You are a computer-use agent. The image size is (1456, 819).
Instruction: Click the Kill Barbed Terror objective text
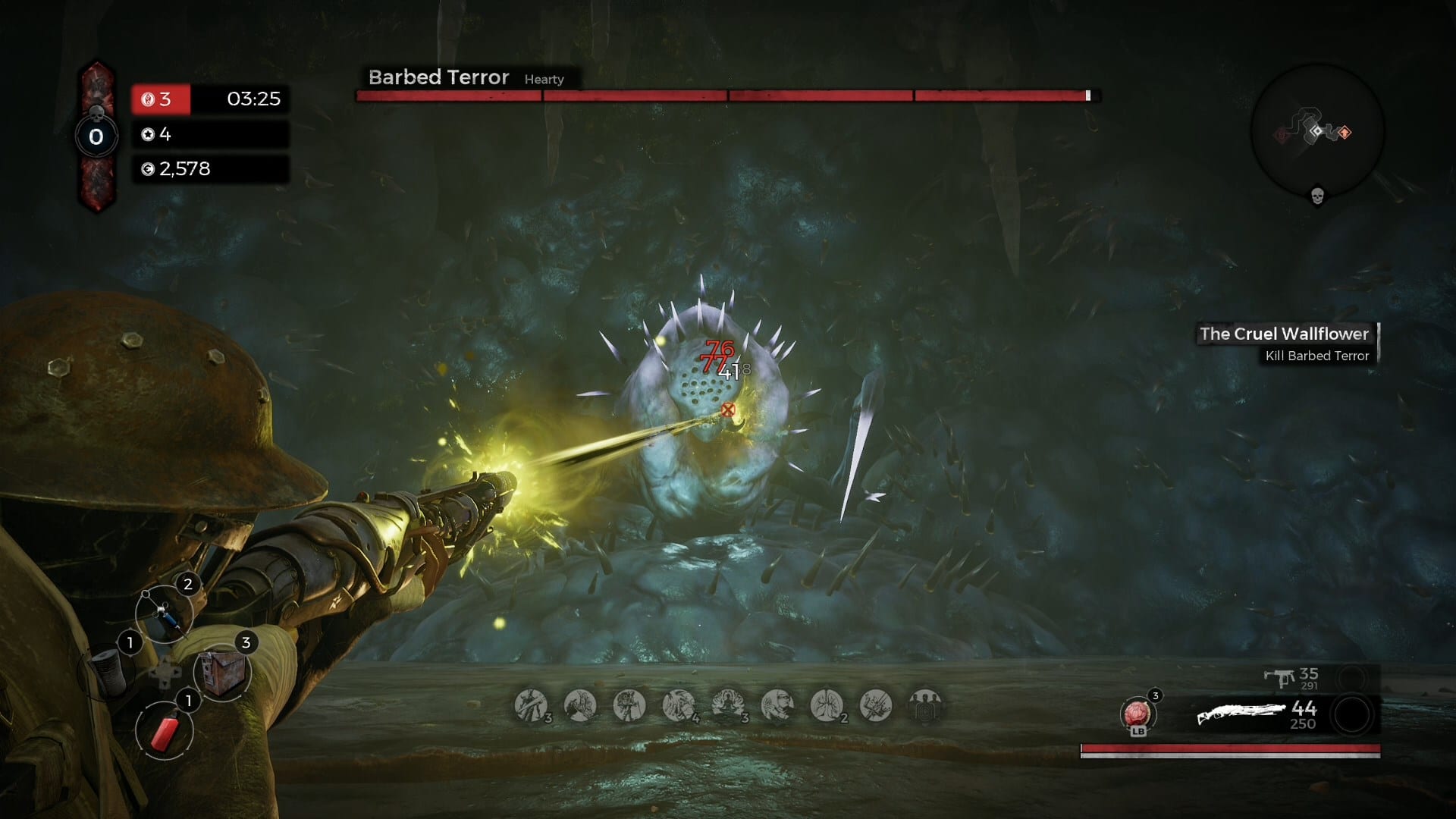tap(1317, 356)
